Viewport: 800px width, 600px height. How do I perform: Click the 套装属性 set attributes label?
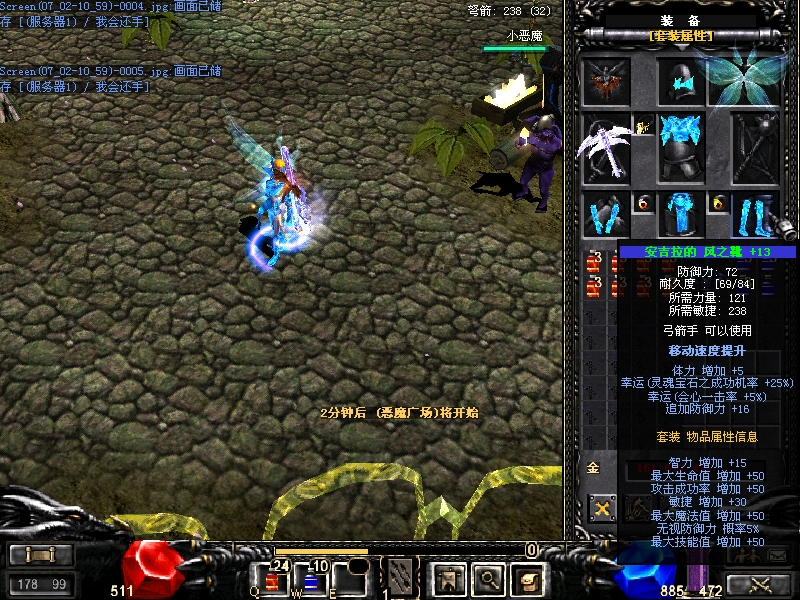tap(681, 36)
